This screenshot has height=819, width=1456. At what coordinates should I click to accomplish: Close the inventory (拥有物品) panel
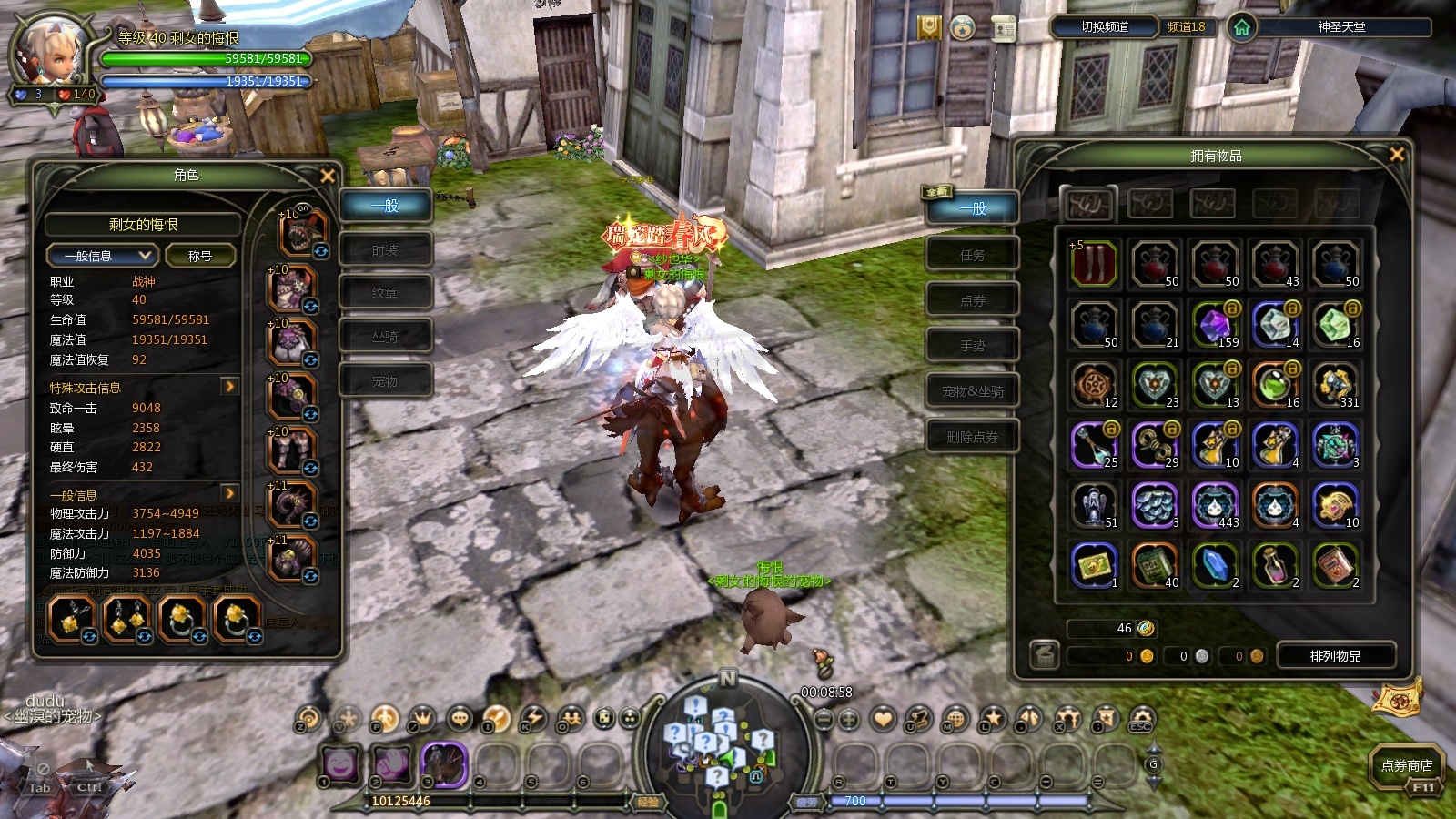(1396, 155)
